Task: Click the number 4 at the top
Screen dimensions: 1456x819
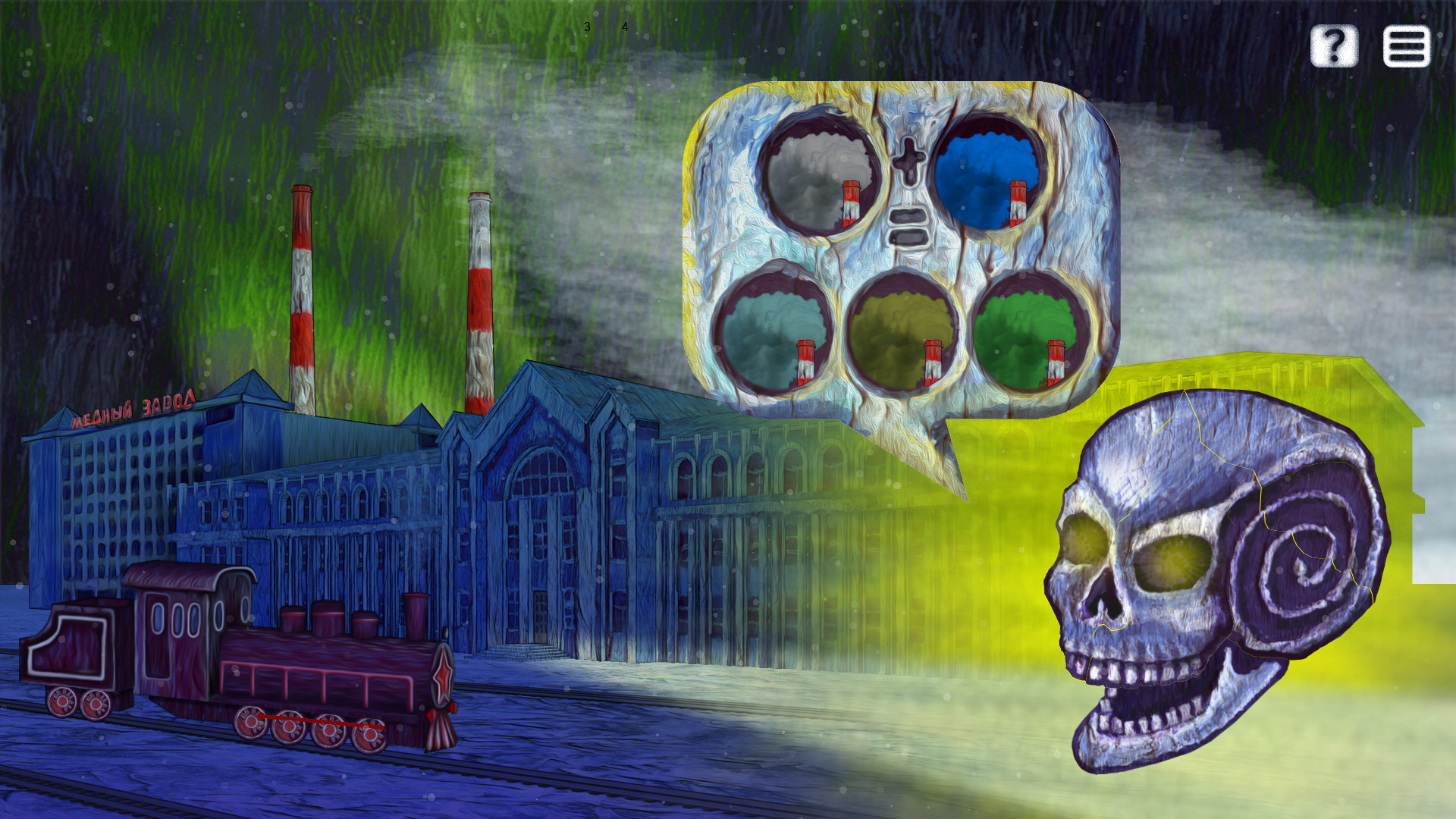Action: [x=623, y=28]
